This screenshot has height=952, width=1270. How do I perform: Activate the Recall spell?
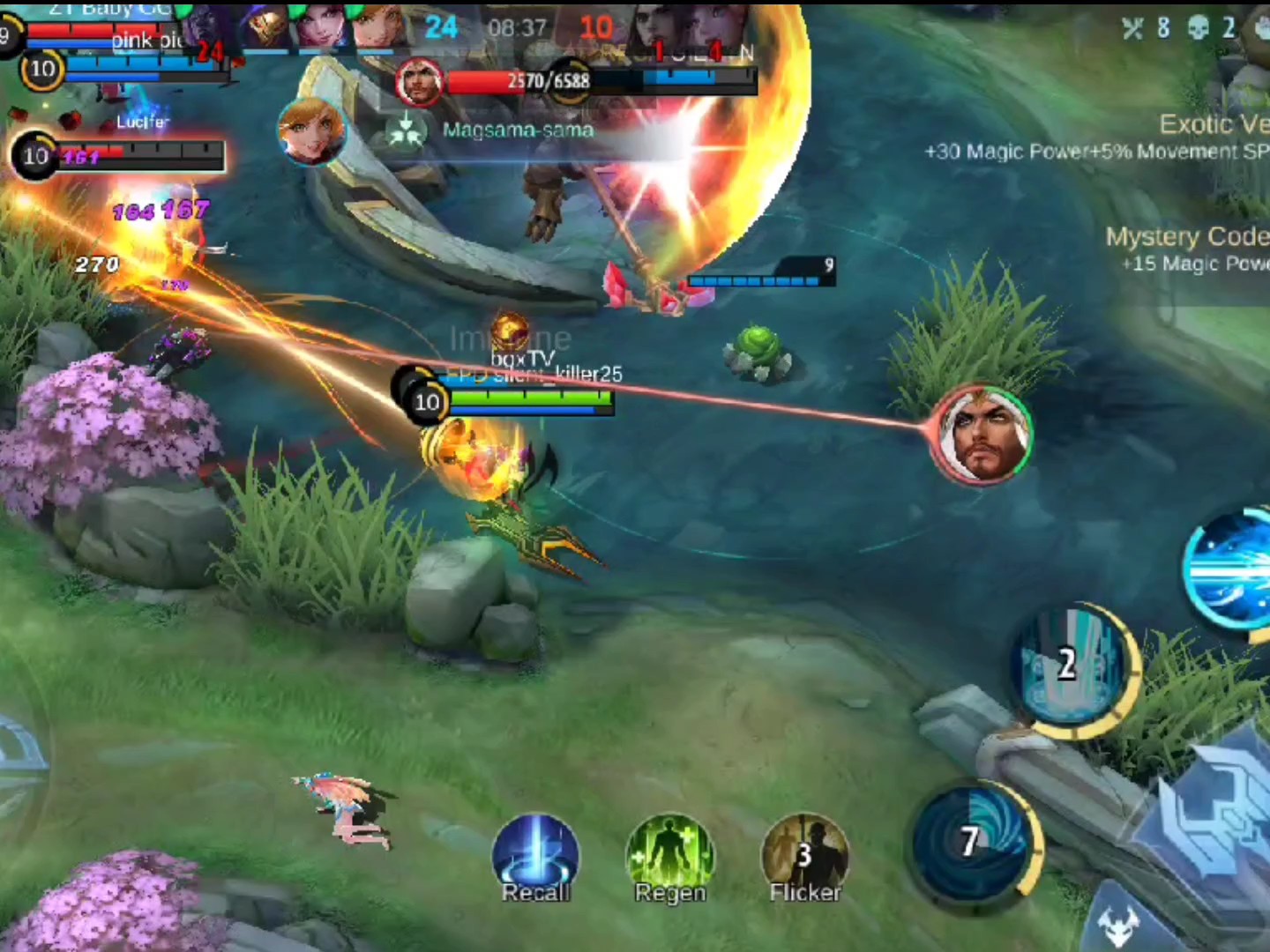pyautogui.click(x=535, y=857)
